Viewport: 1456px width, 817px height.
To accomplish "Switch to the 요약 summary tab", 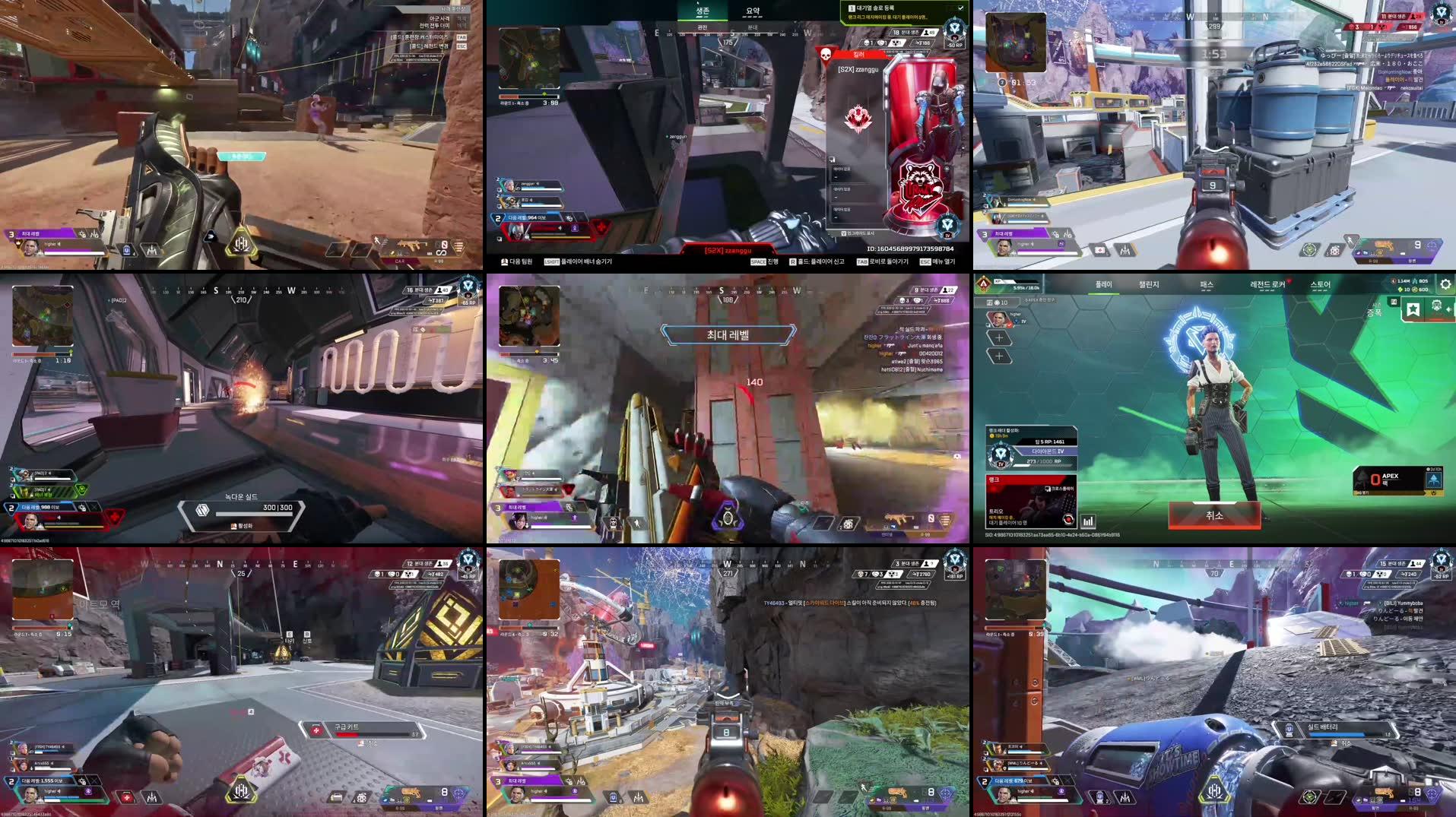I will (x=752, y=10).
